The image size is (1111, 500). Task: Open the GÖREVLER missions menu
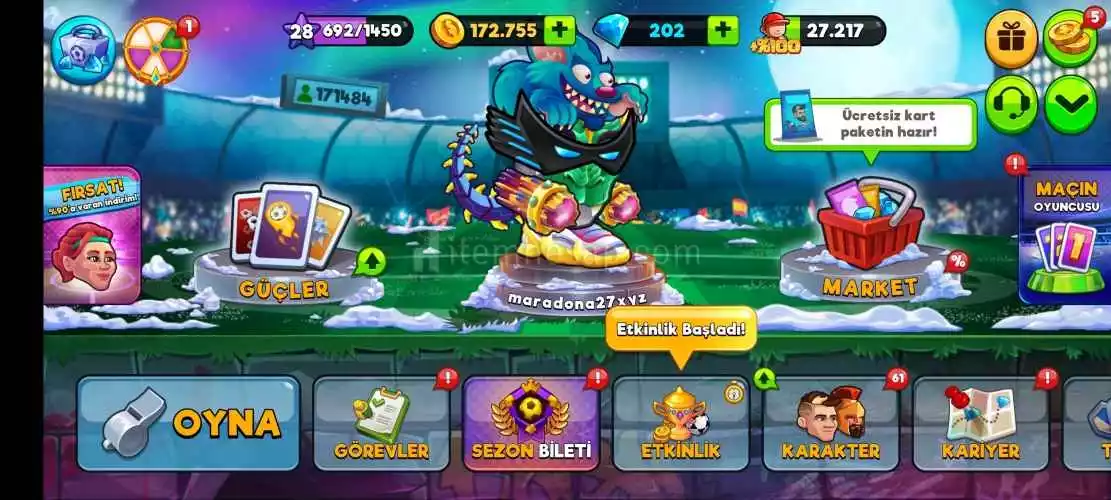click(382, 425)
